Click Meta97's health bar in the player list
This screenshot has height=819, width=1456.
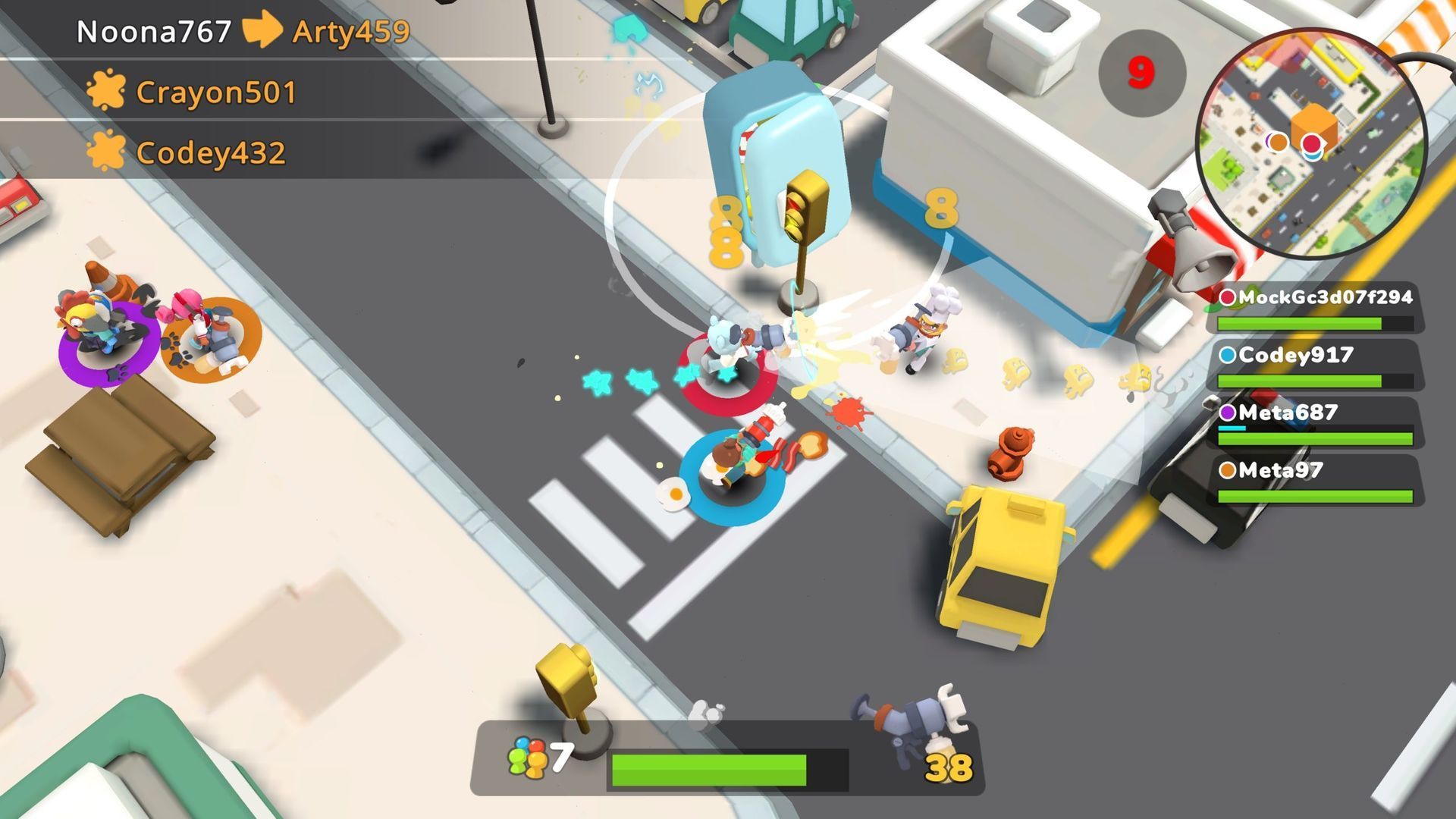tap(1316, 494)
